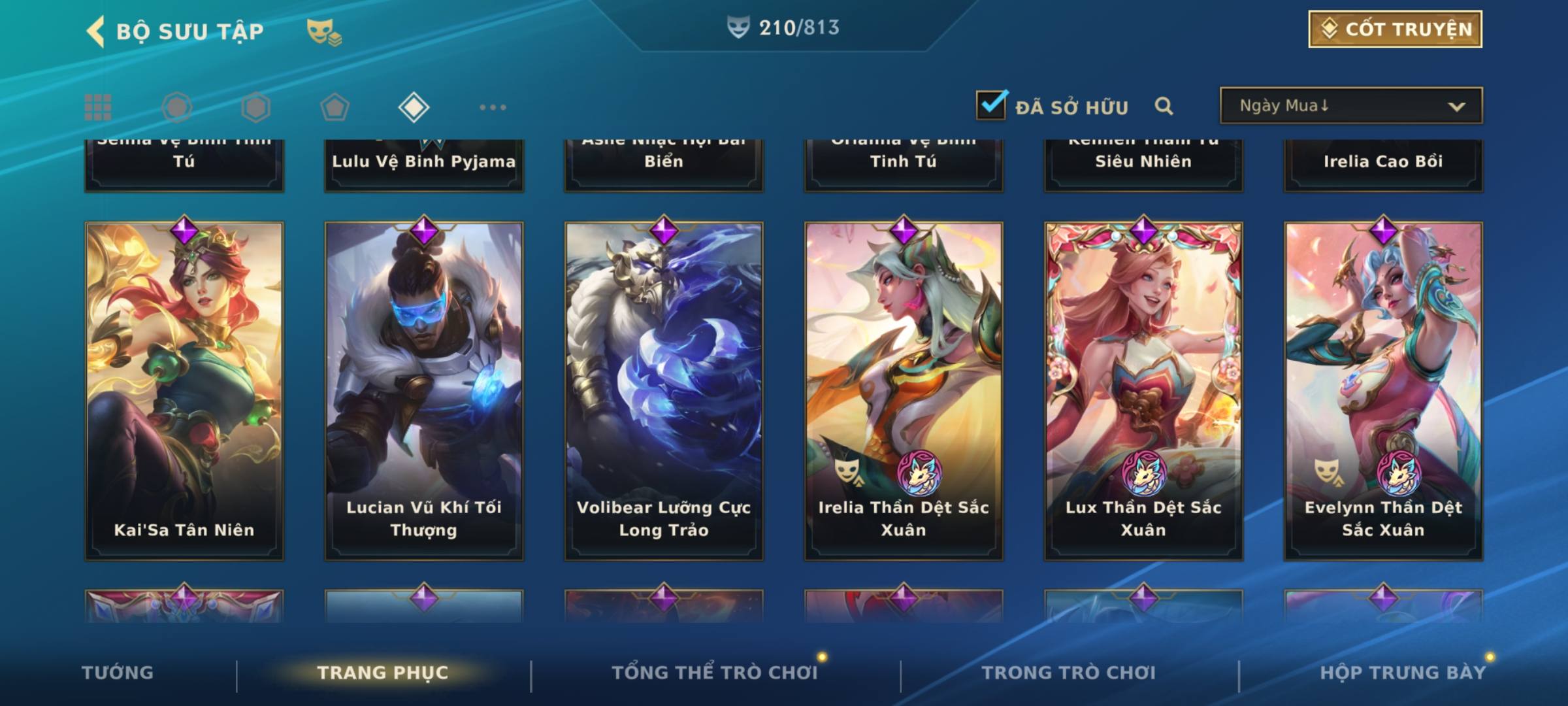This screenshot has height=706, width=1568.
Task: Open Lucian Vũ Khí Tối Thượng skin
Action: click(x=424, y=391)
